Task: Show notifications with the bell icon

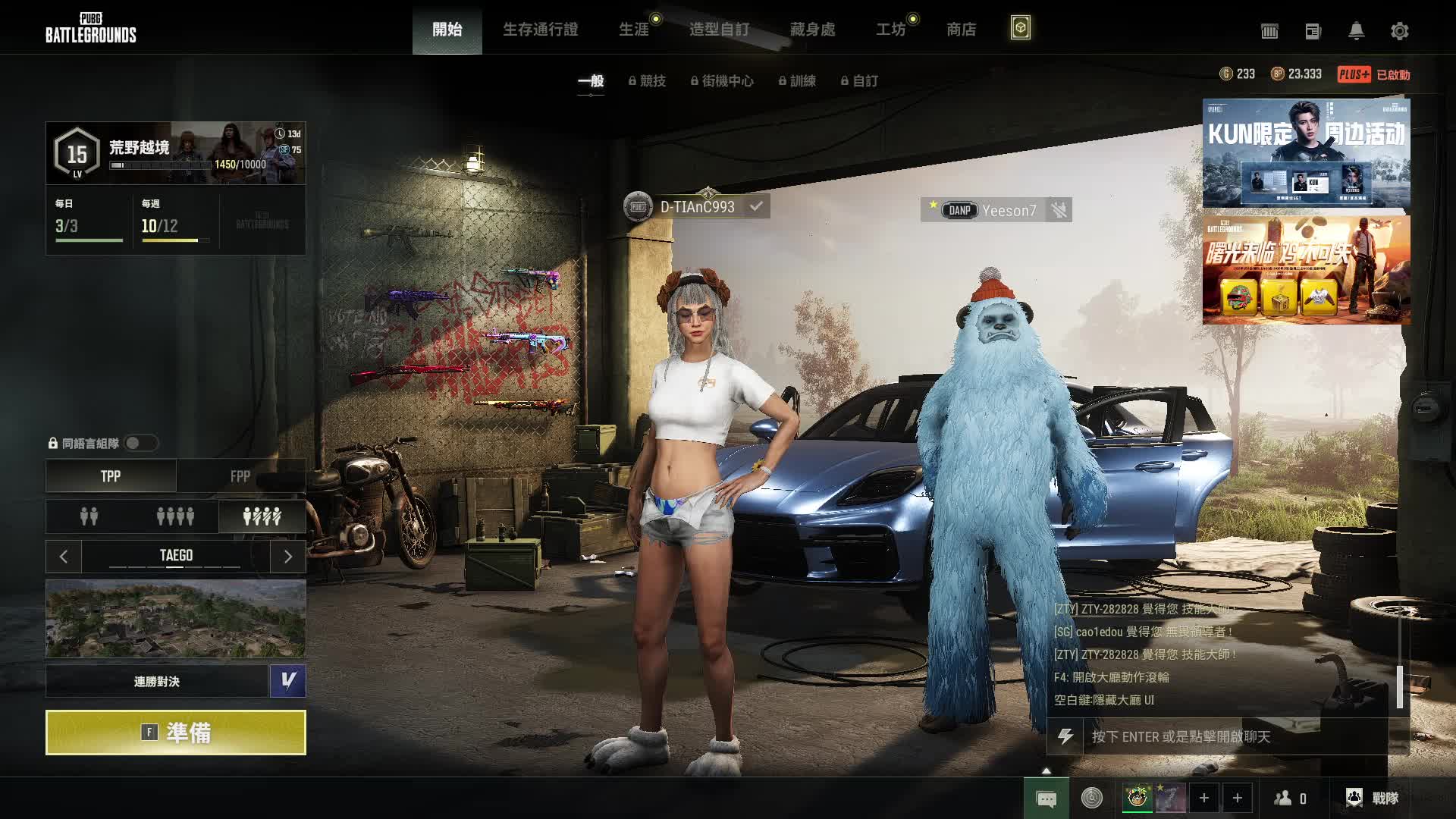Action: 1356,31
